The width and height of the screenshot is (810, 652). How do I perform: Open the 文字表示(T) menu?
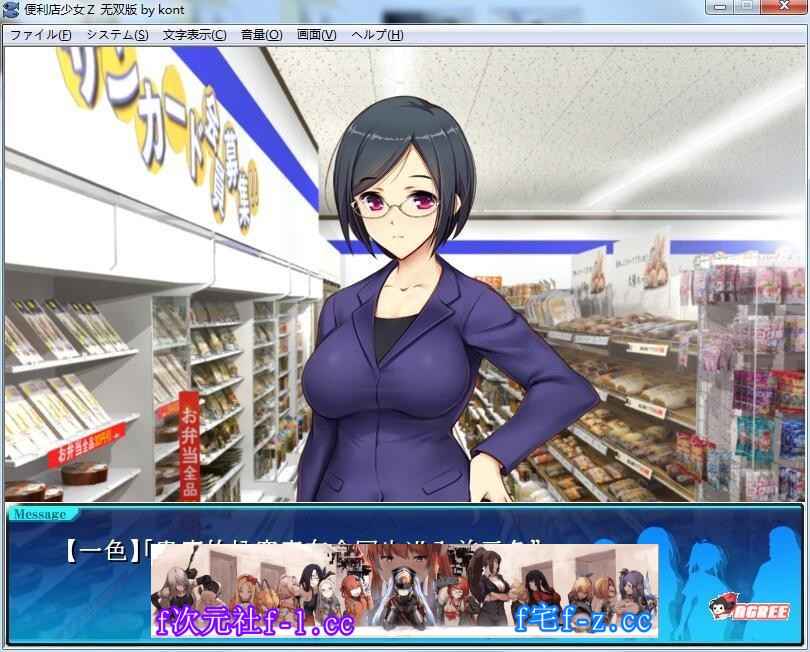[x=194, y=34]
